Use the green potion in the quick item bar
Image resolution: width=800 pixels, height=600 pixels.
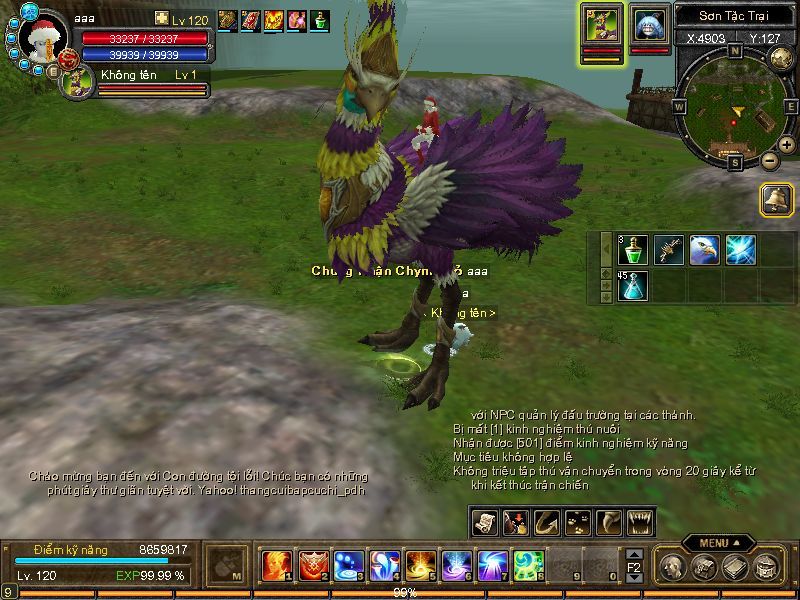coord(632,250)
